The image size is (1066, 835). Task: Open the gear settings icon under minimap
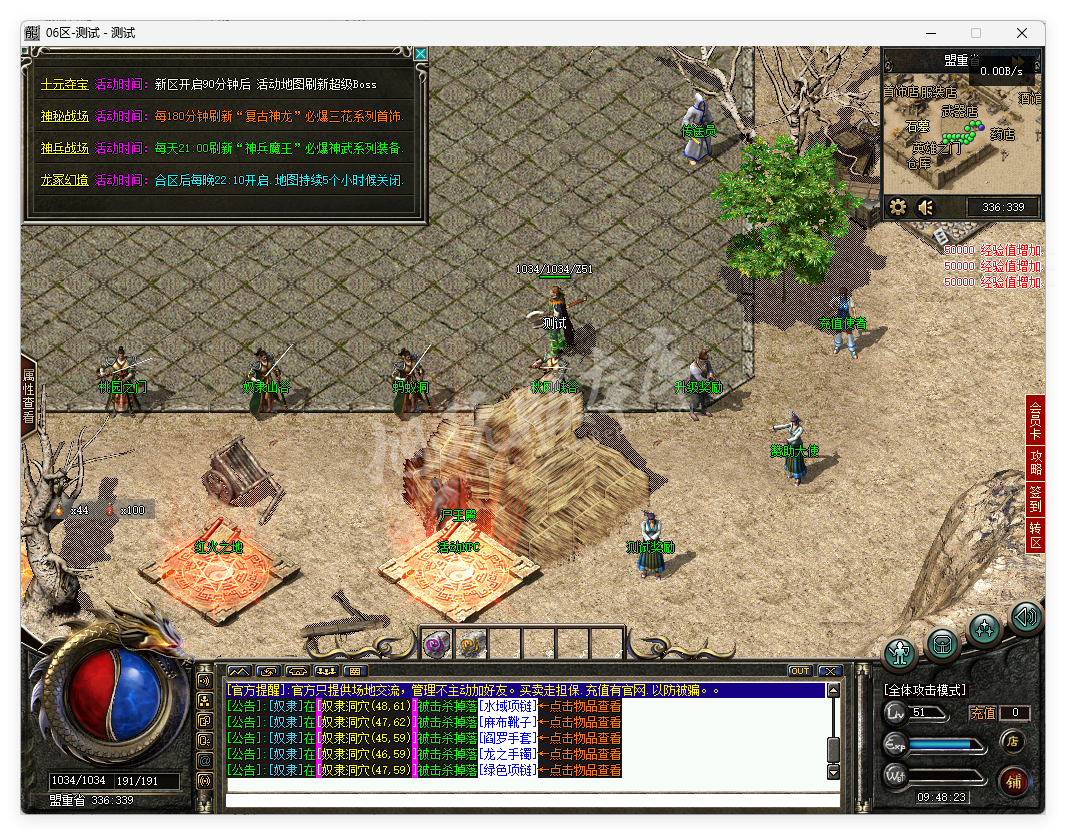(897, 207)
